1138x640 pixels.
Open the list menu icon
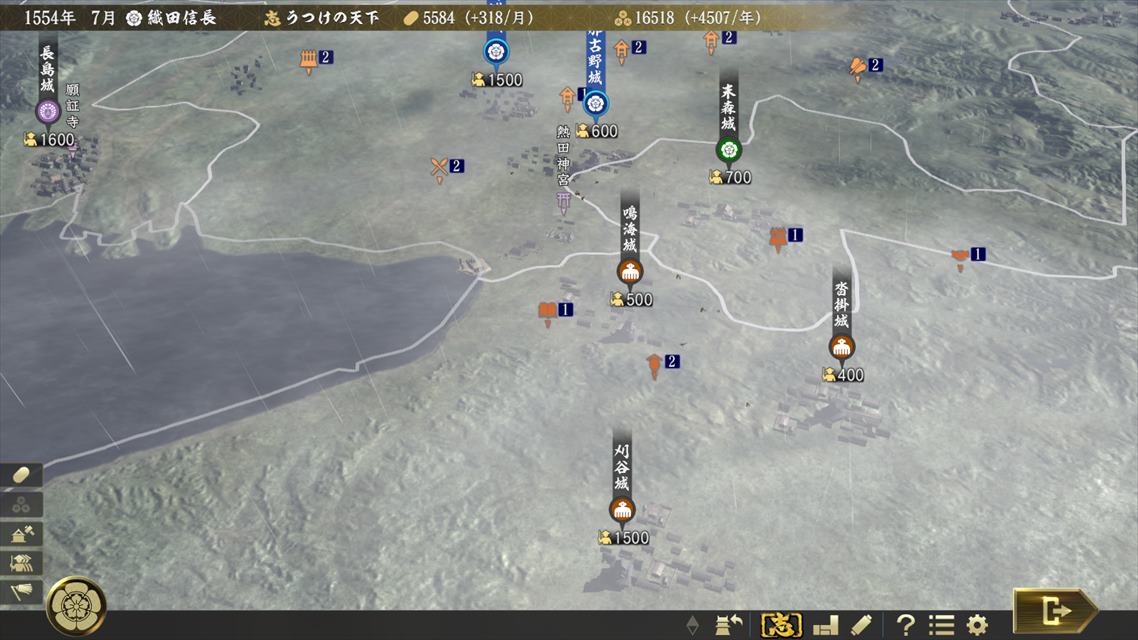(x=941, y=625)
